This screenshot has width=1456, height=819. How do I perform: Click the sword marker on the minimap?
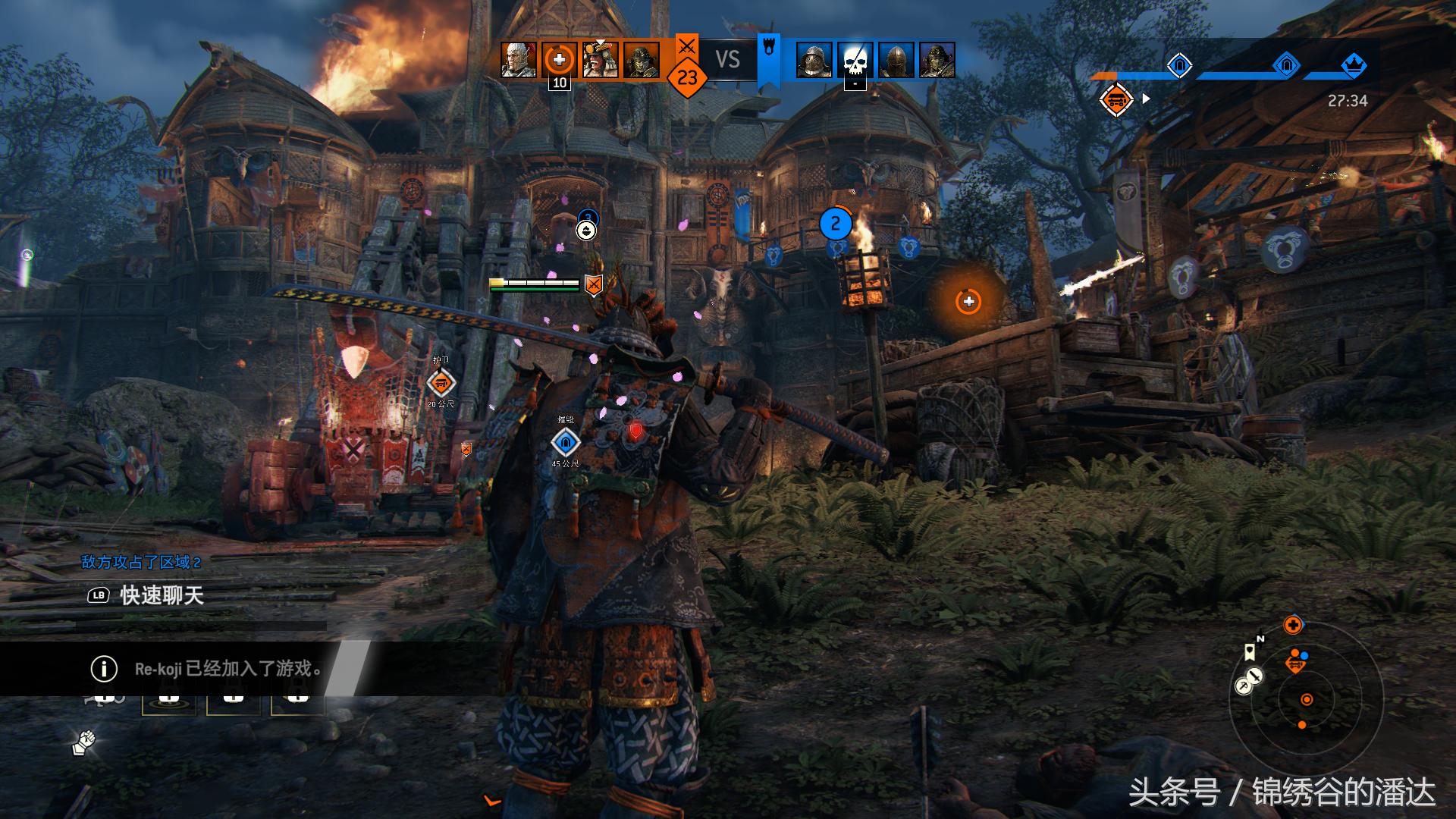coord(1255,675)
